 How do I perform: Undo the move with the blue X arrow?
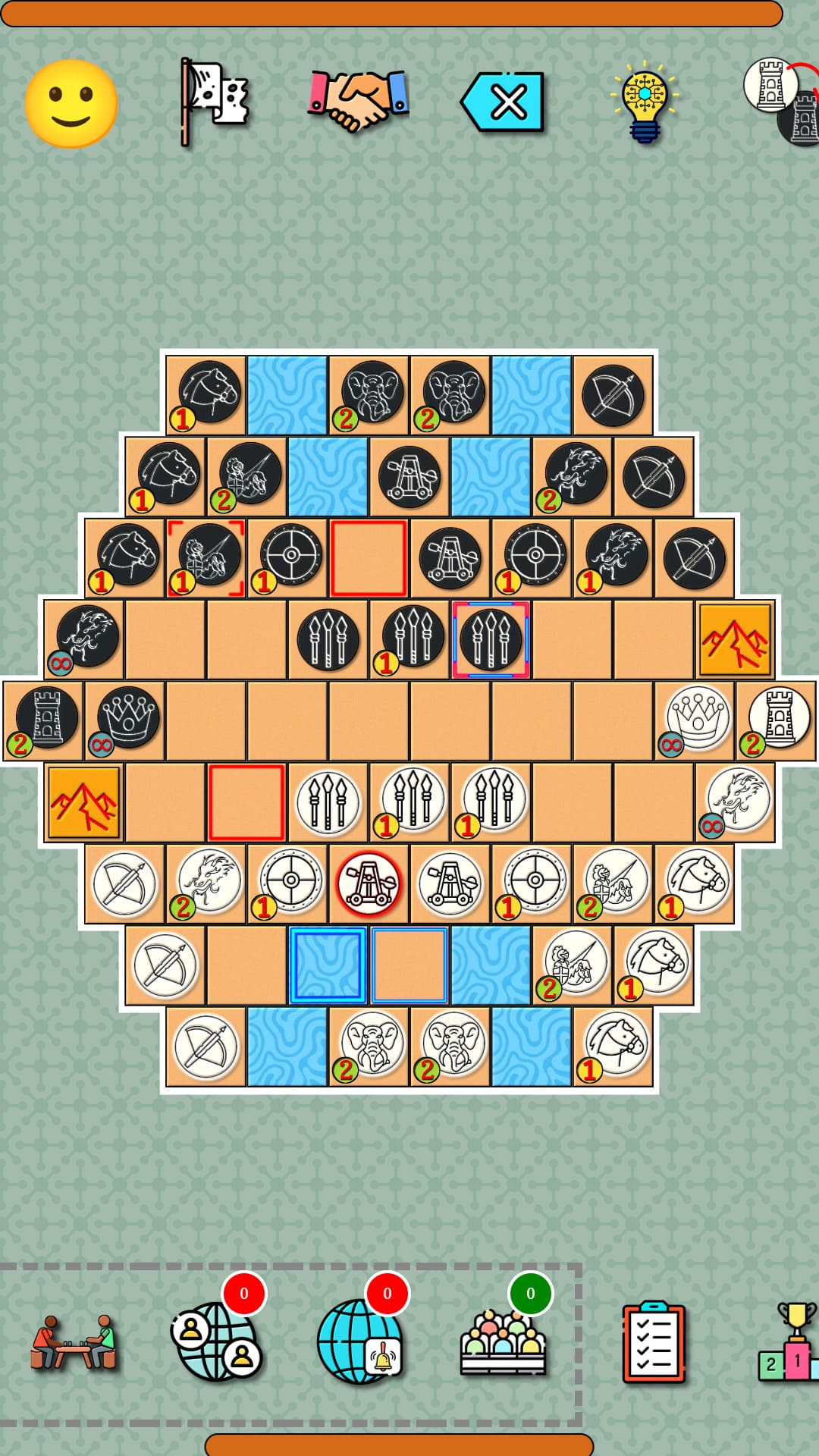pyautogui.click(x=503, y=102)
